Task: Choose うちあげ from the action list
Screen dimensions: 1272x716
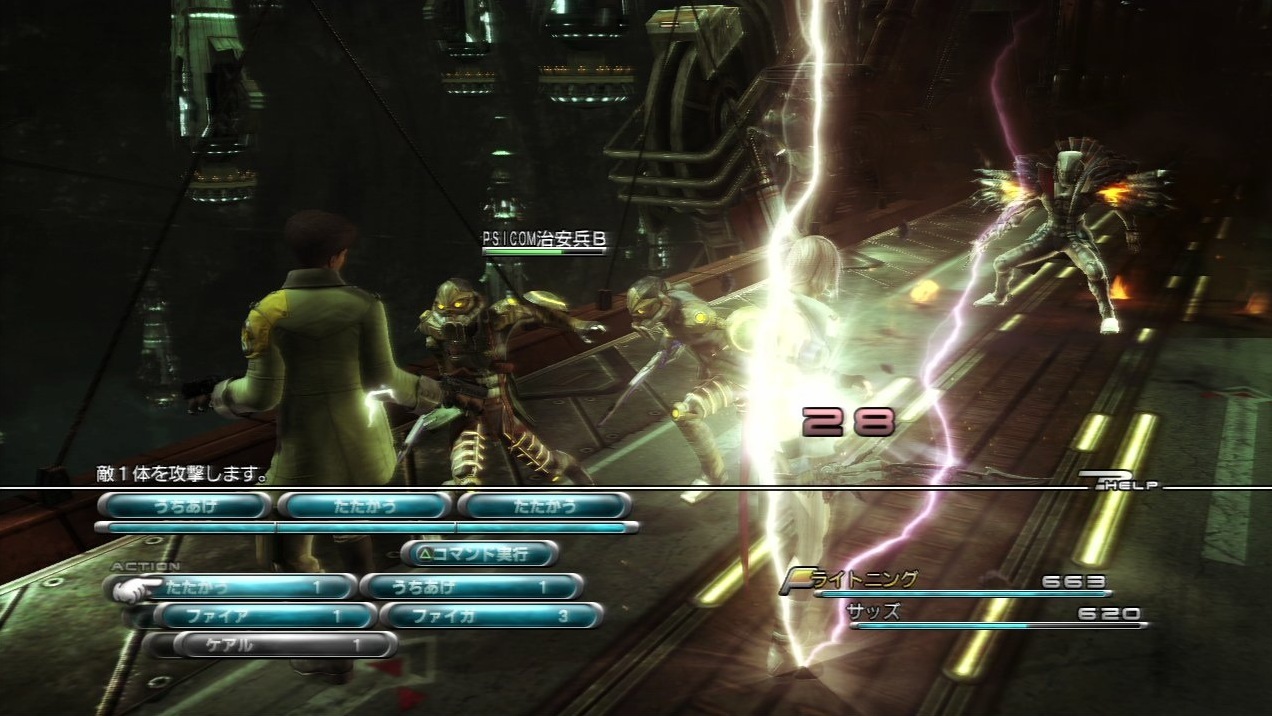Action: (x=470, y=587)
